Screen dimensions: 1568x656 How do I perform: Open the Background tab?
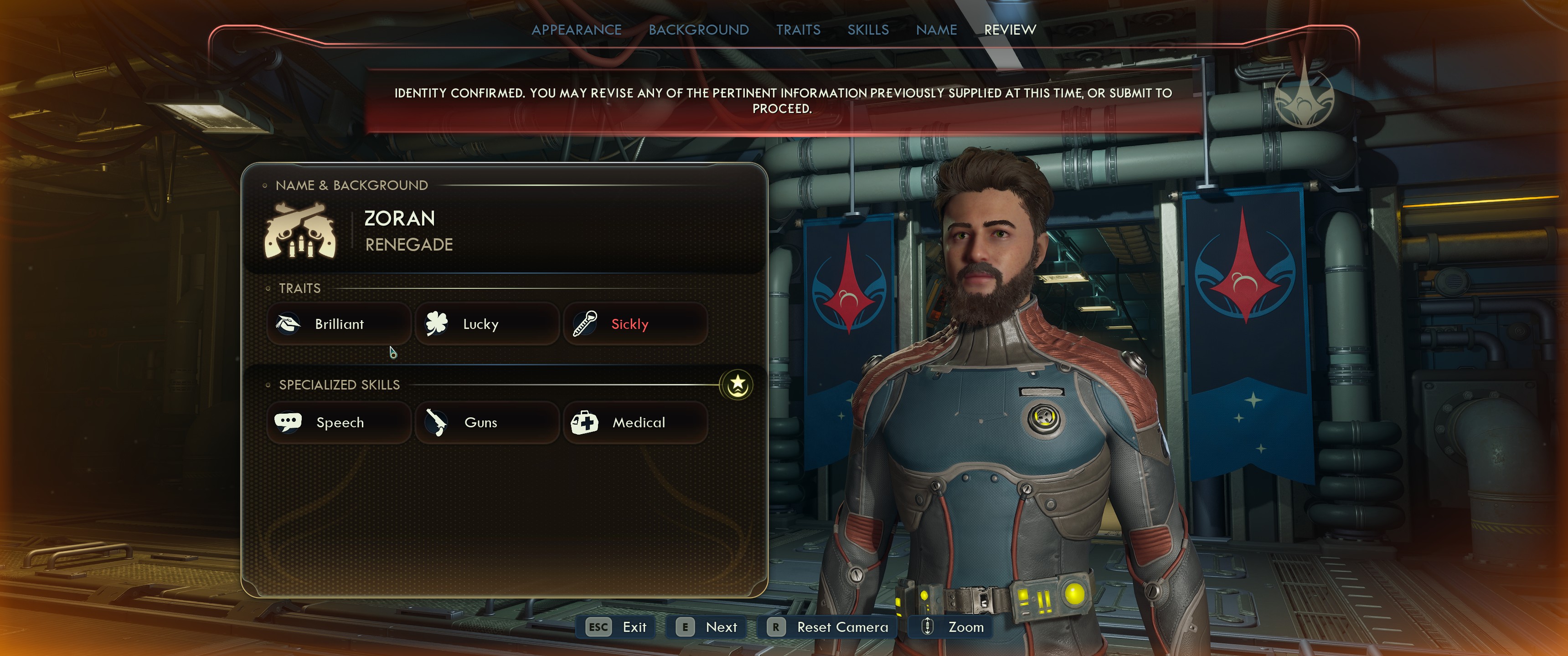click(698, 30)
